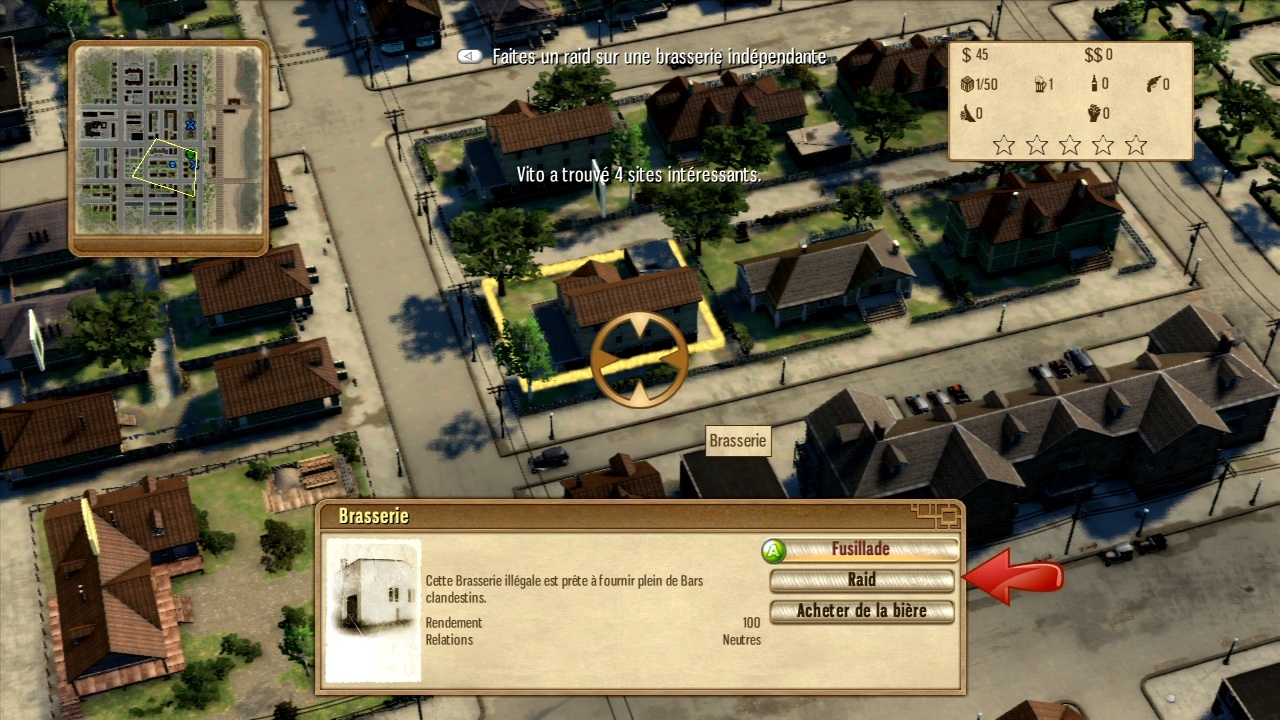
Task: Choose Acheter de la bière option
Action: coord(861,611)
